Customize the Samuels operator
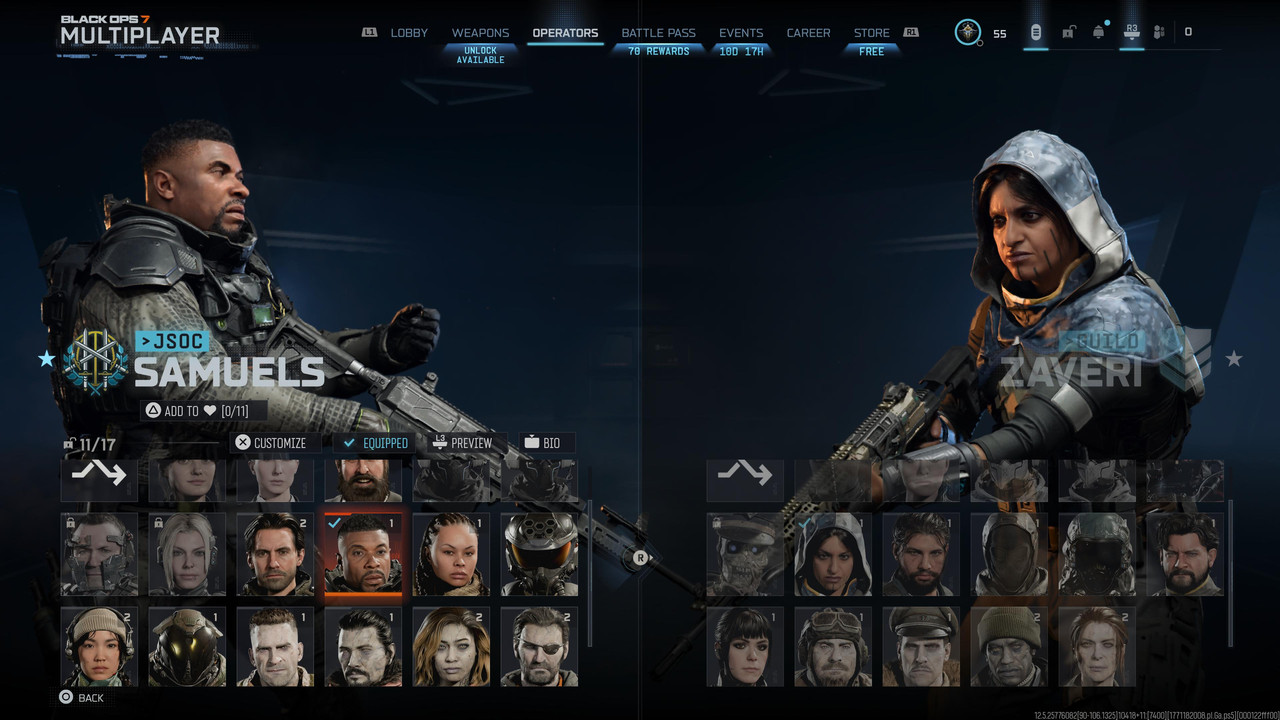Image resolution: width=1280 pixels, height=720 pixels. click(x=271, y=443)
